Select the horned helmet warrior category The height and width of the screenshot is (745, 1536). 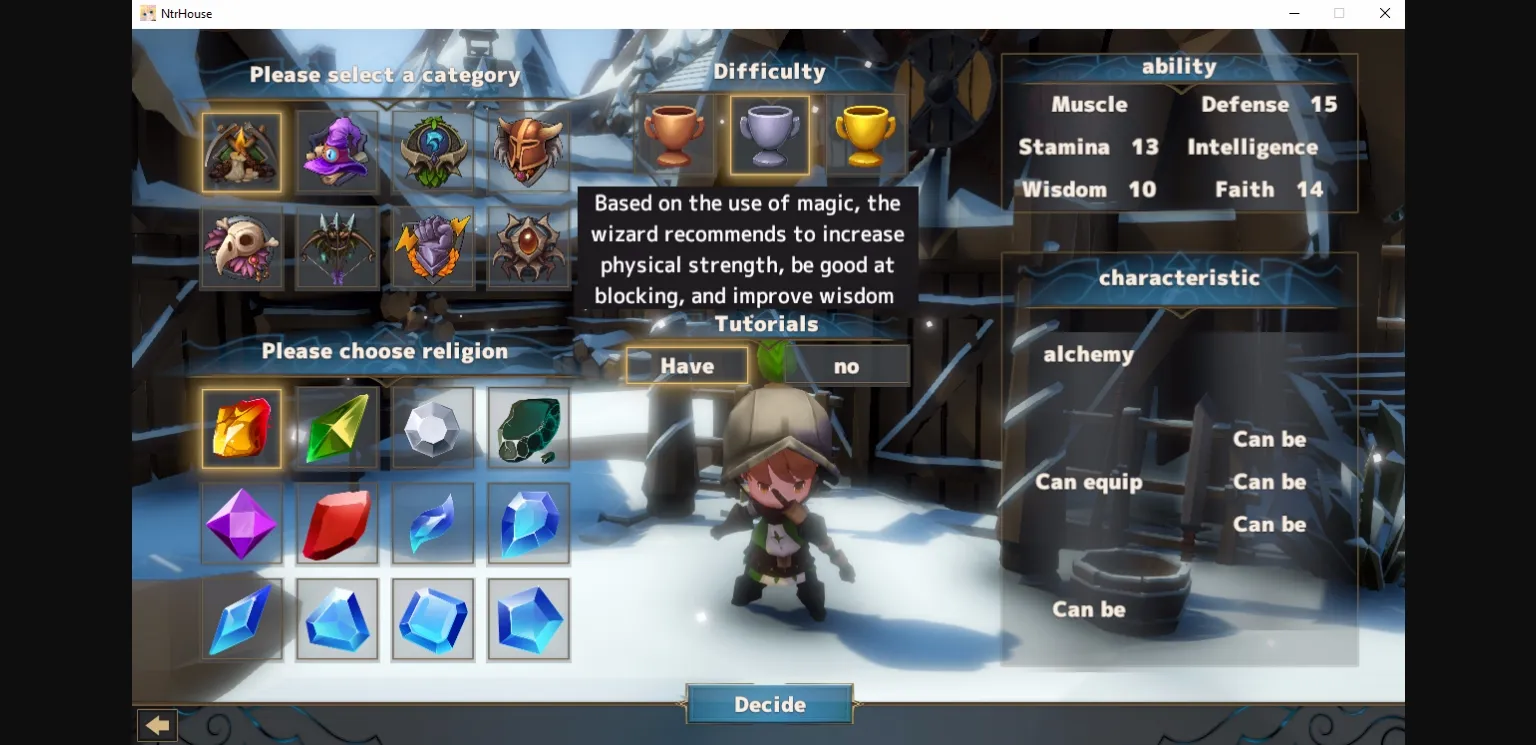(529, 152)
